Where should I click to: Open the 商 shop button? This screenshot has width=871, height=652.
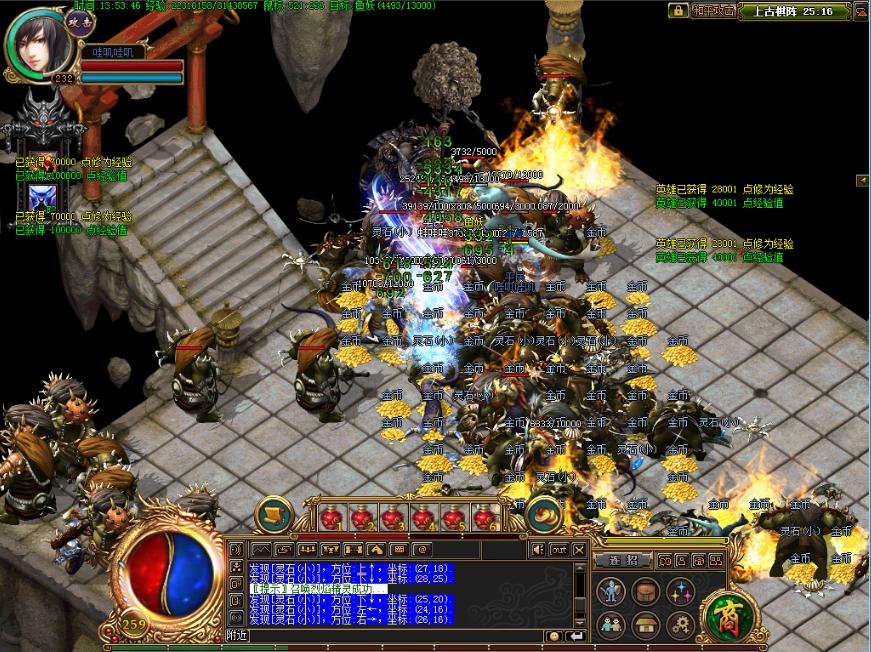click(726, 617)
